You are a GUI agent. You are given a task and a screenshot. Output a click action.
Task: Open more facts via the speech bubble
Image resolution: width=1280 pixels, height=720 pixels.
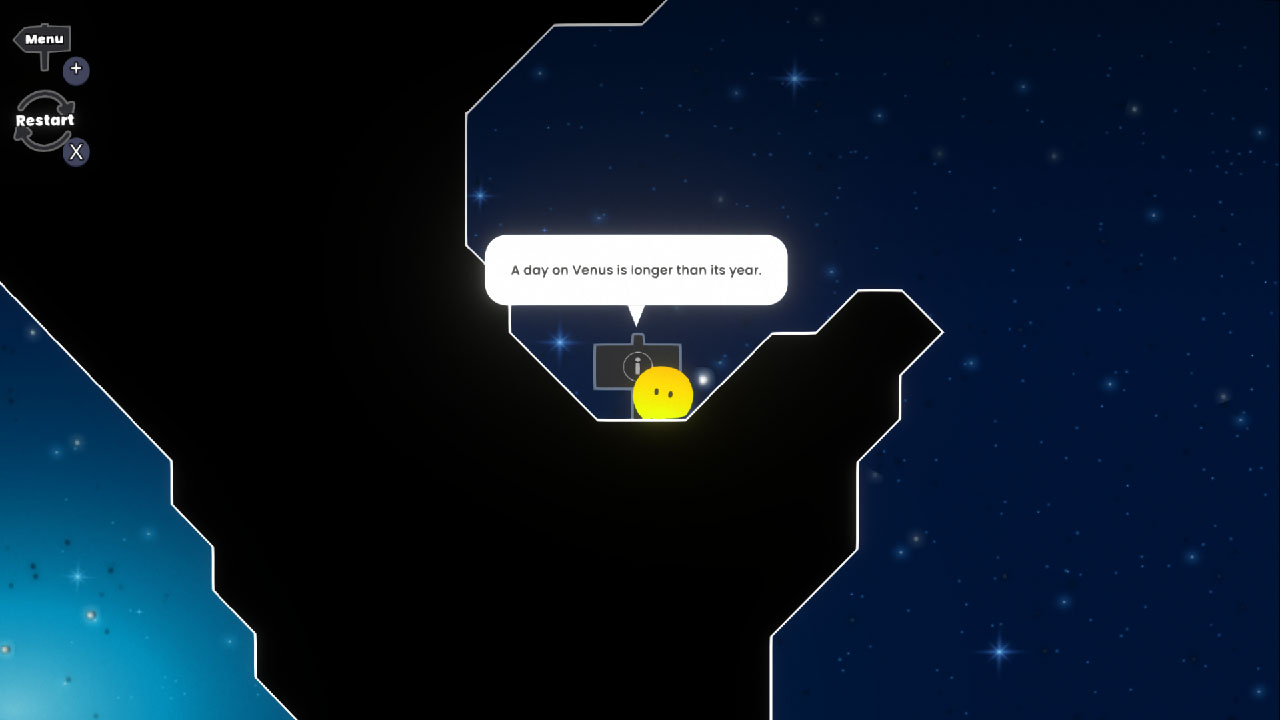tap(637, 270)
